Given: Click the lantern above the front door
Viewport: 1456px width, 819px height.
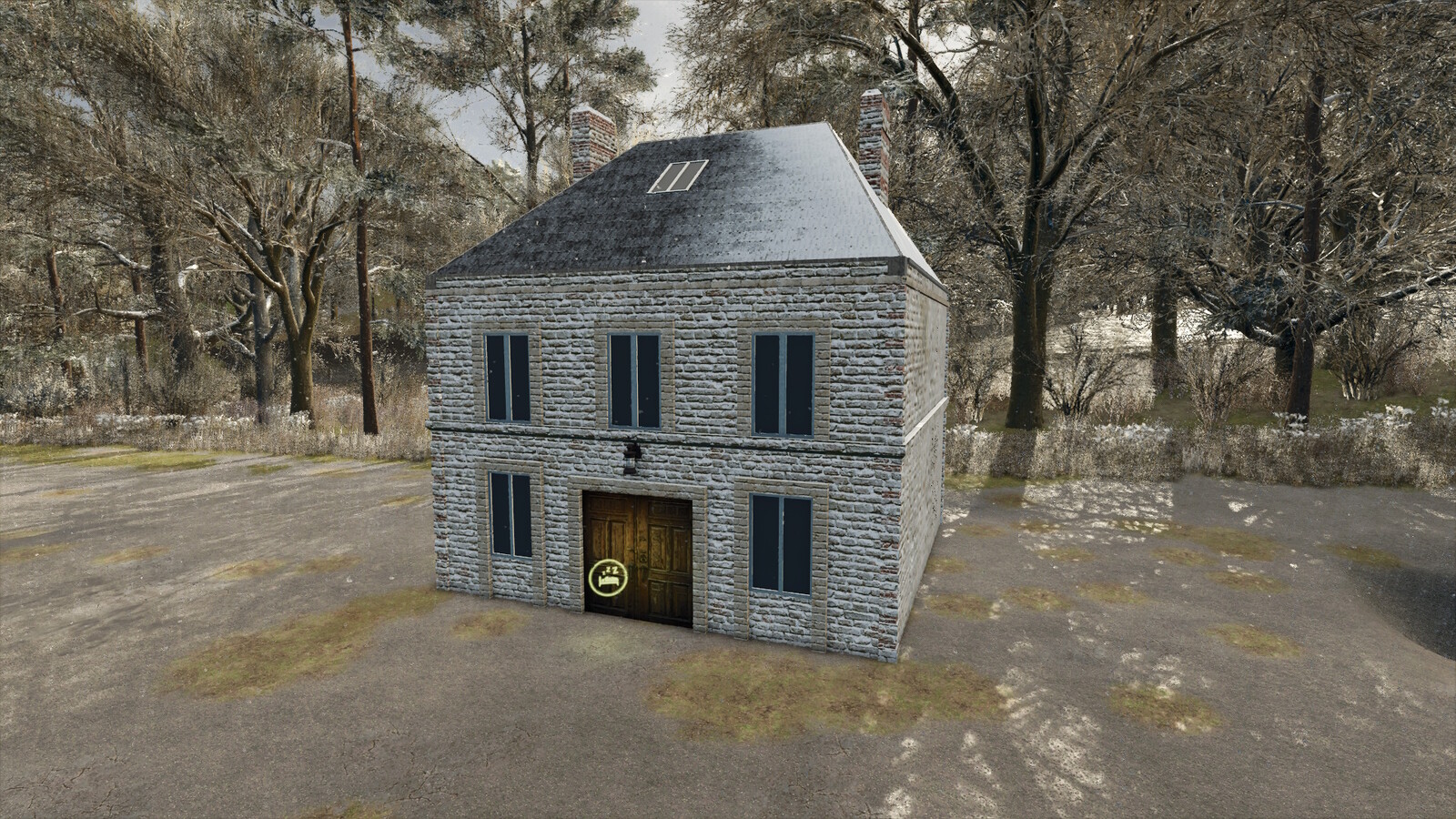Looking at the screenshot, I should pyautogui.click(x=631, y=458).
